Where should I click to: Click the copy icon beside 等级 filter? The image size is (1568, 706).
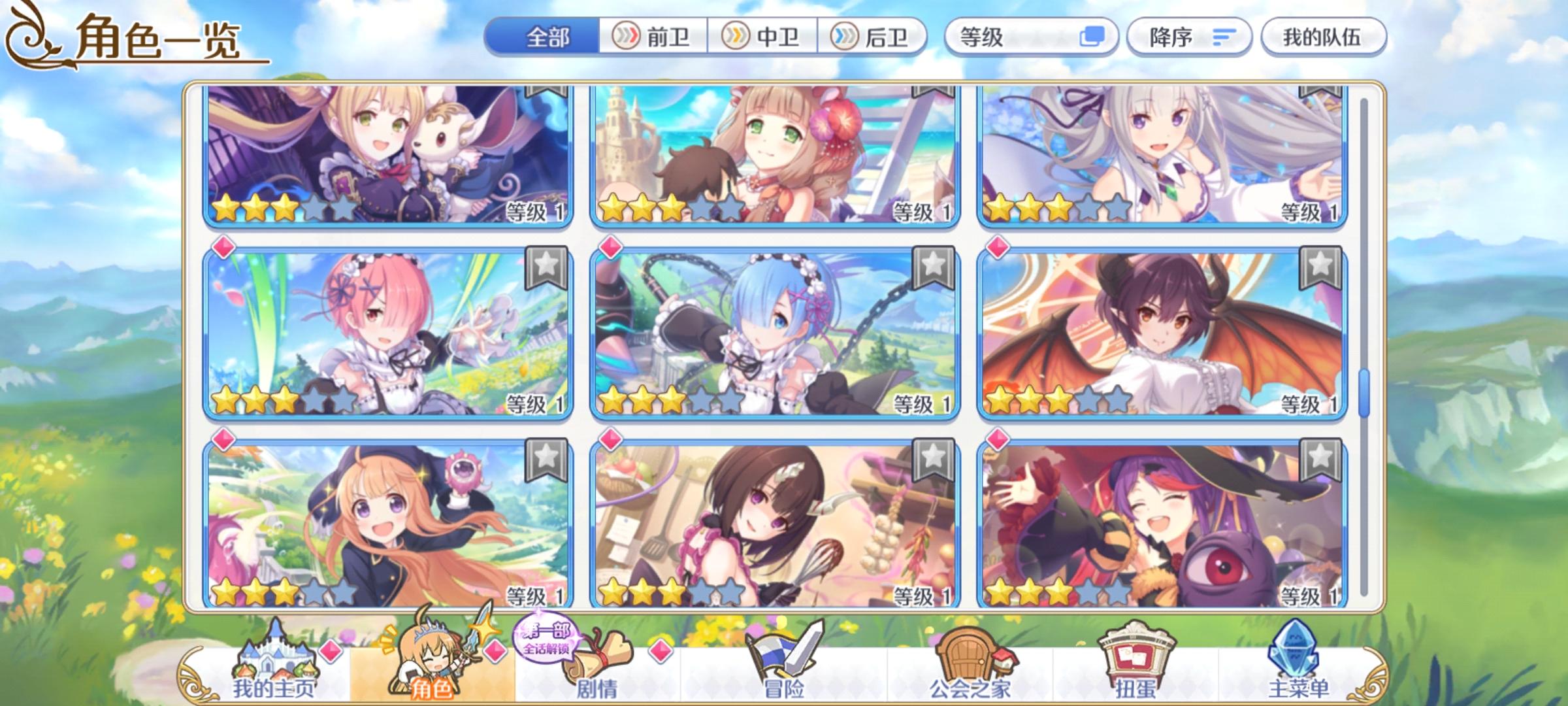click(1097, 38)
